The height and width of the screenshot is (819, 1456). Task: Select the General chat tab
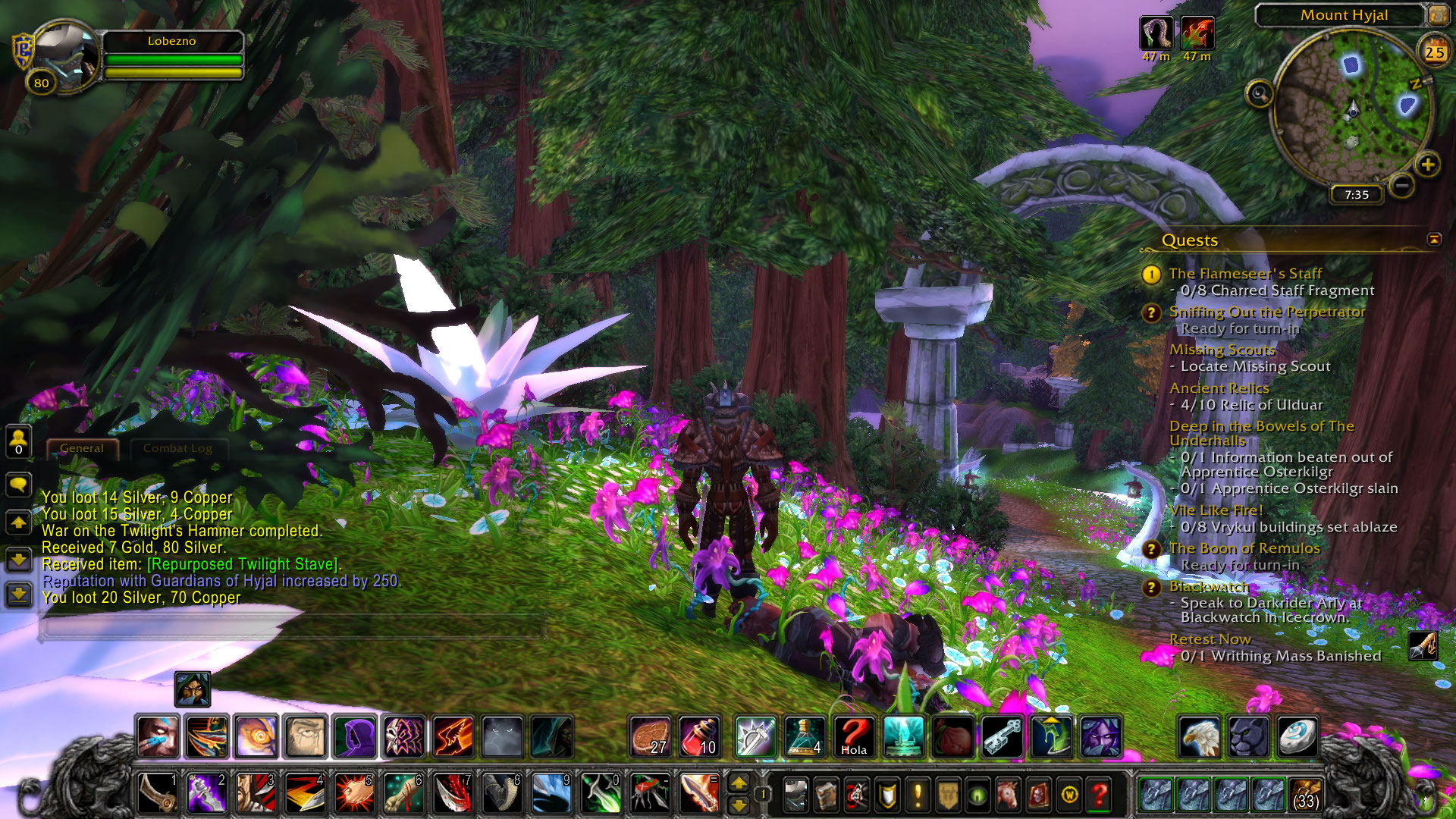[82, 448]
